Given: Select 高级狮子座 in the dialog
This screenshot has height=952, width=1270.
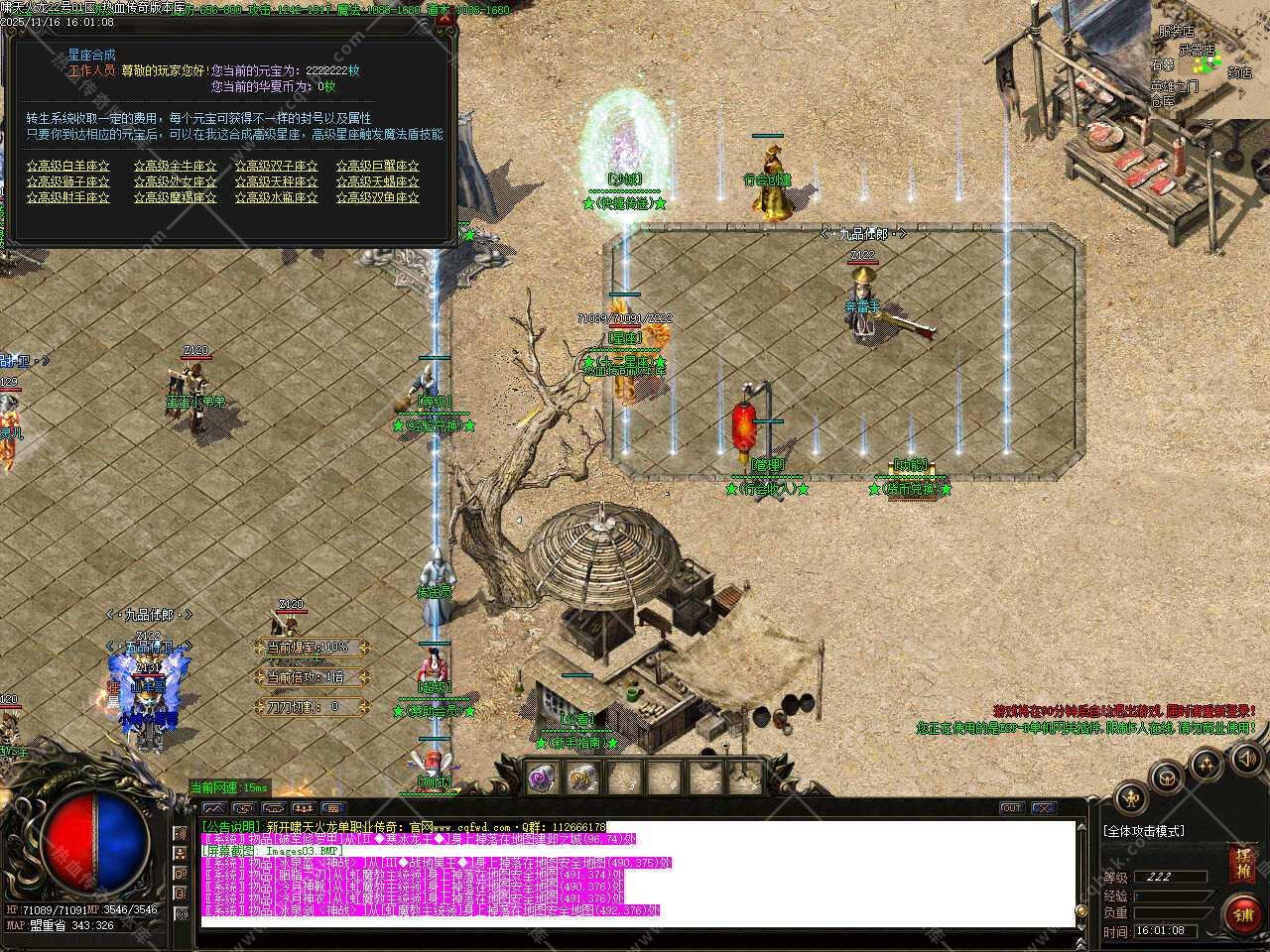Looking at the screenshot, I should click(x=68, y=182).
